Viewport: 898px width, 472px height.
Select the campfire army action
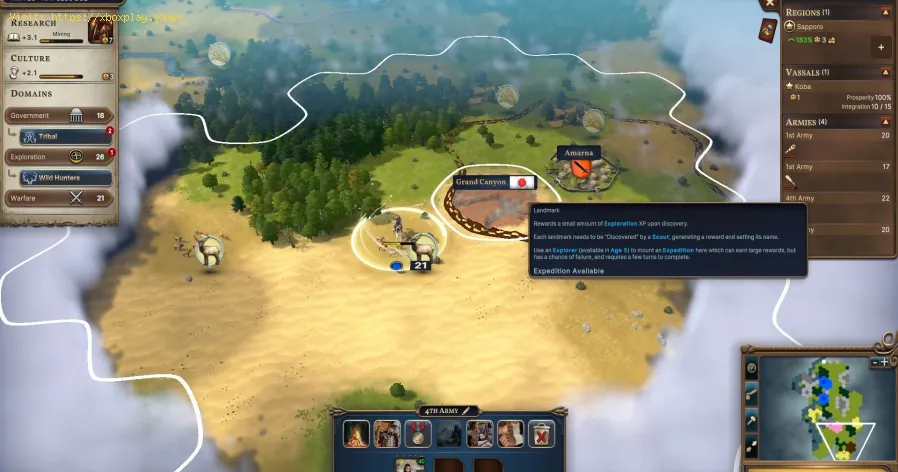pos(357,433)
